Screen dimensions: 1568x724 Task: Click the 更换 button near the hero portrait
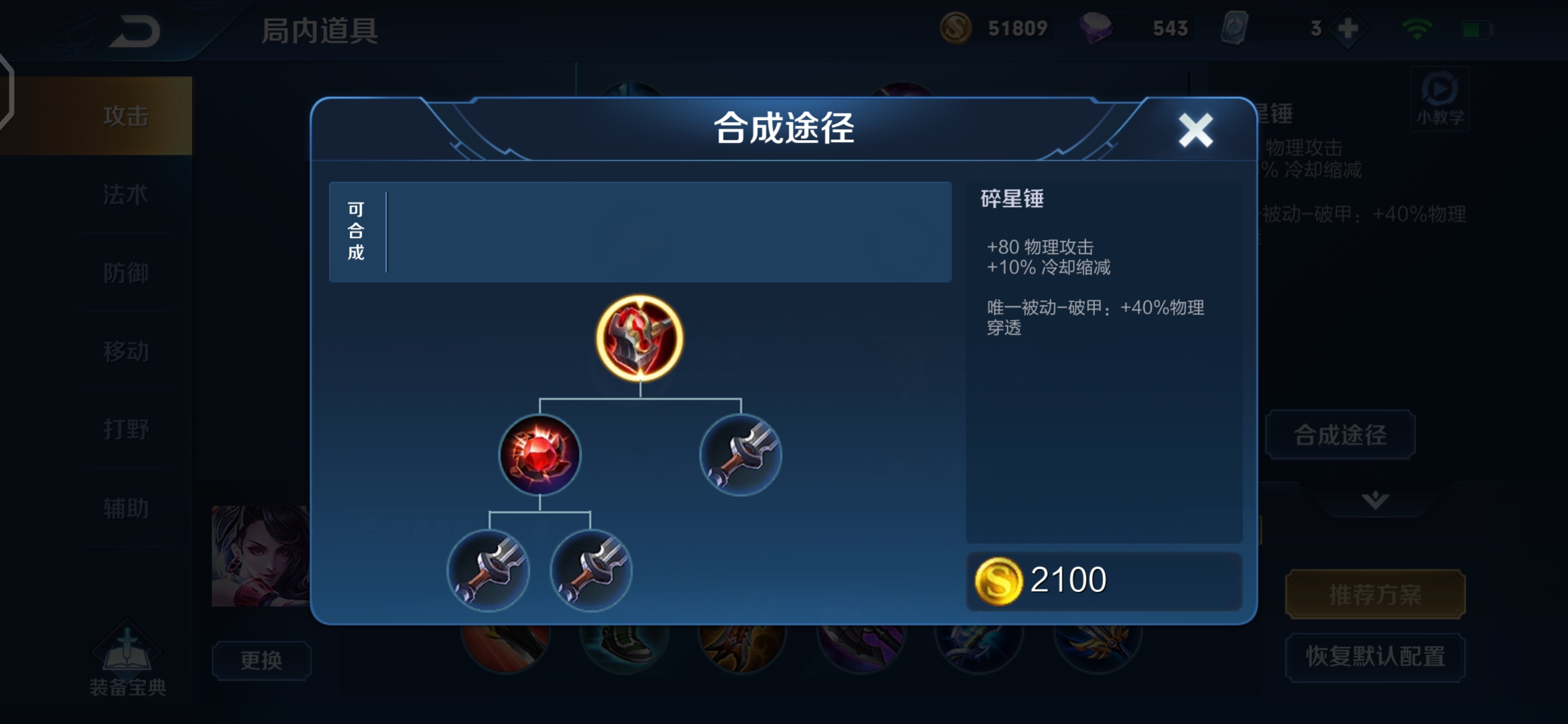coord(263,659)
